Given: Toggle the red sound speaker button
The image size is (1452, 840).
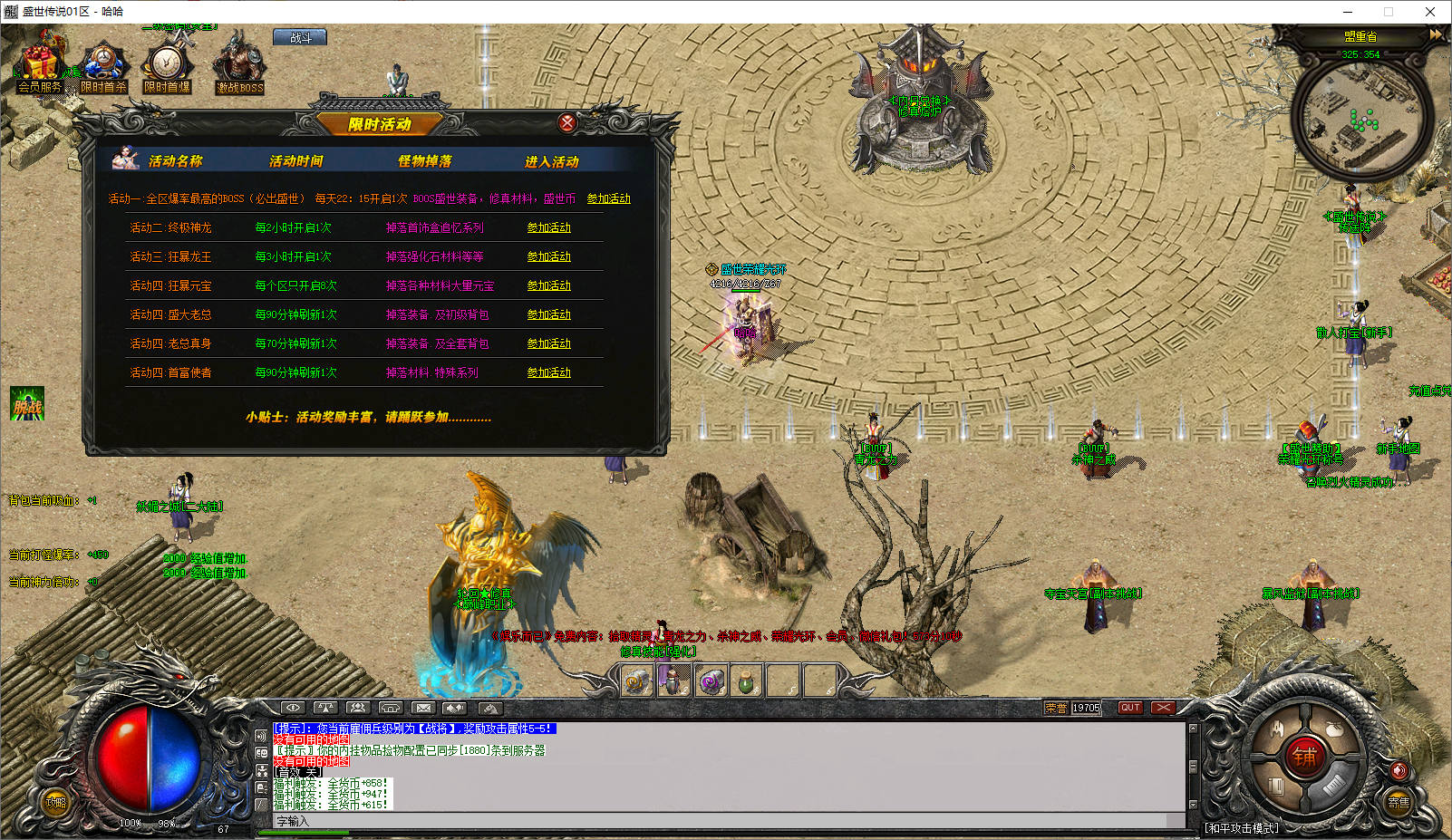Looking at the screenshot, I should (1399, 770).
